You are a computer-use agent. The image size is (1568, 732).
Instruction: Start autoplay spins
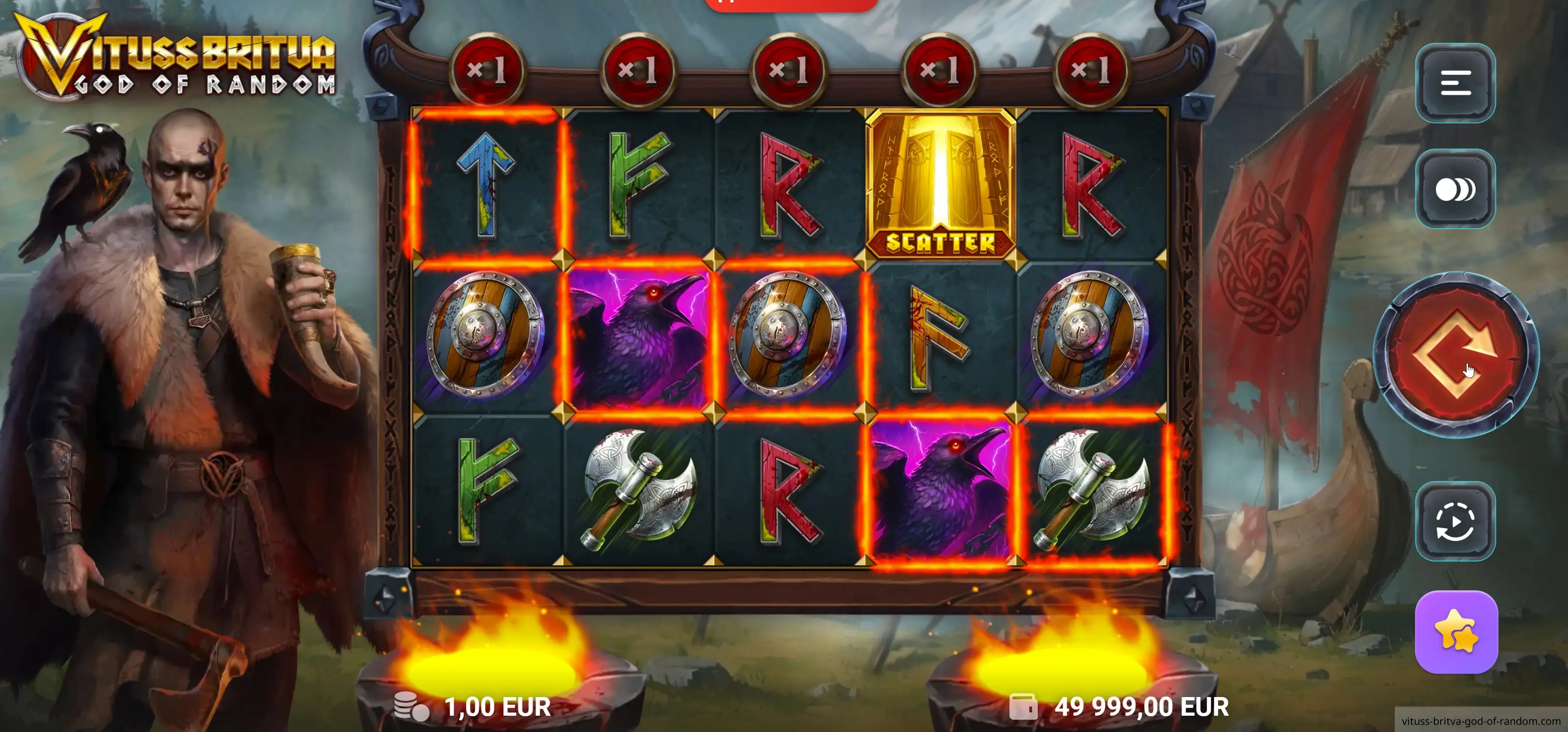pyautogui.click(x=1456, y=521)
